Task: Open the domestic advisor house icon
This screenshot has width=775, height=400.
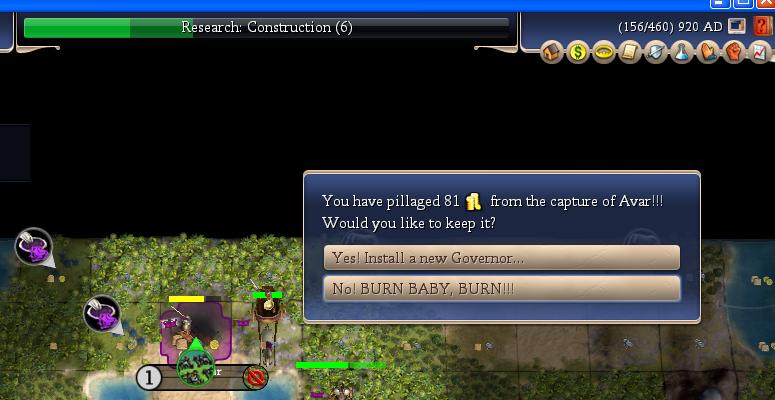Action: click(x=552, y=52)
